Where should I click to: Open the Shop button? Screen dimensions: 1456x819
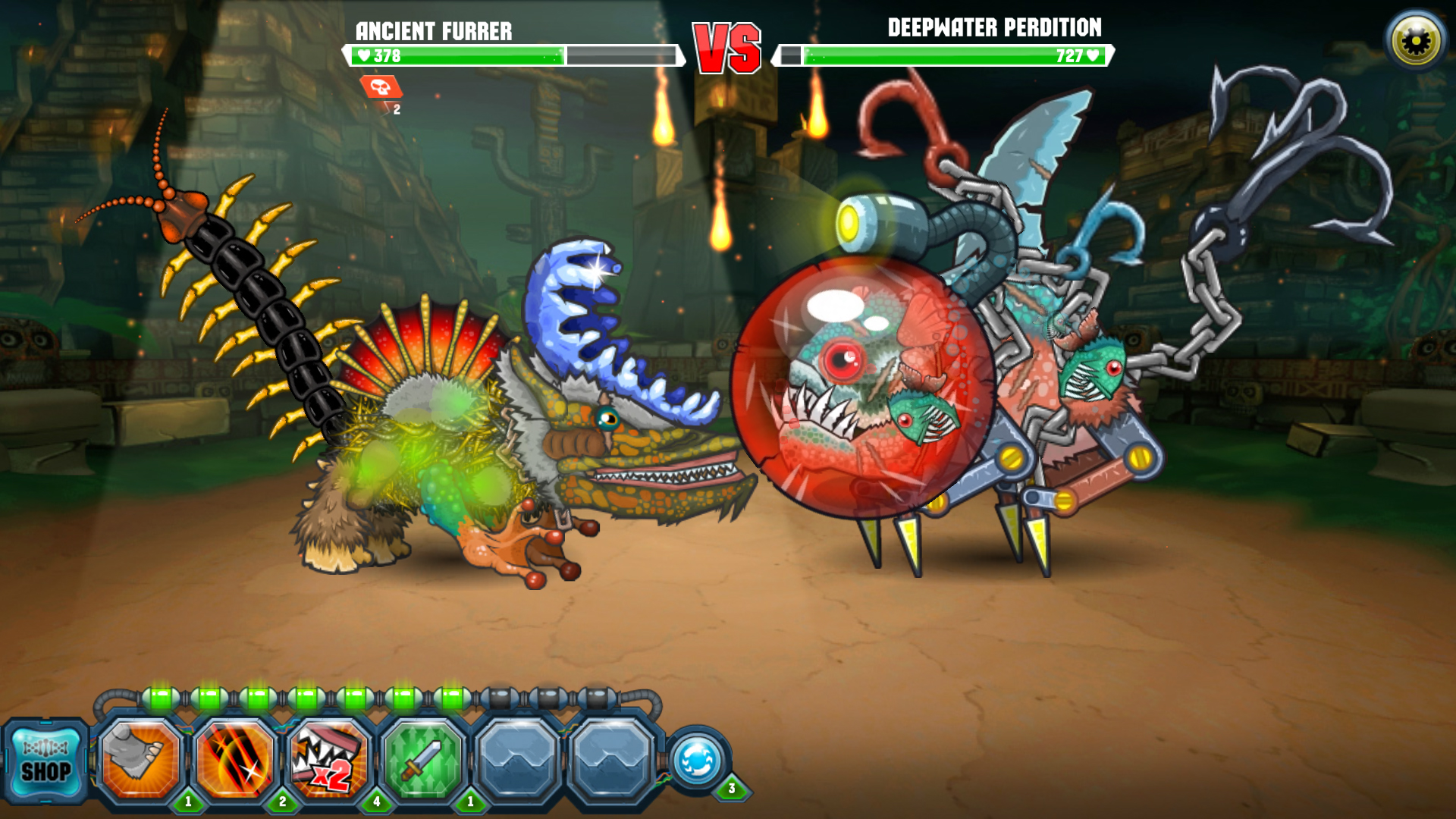pyautogui.click(x=45, y=762)
